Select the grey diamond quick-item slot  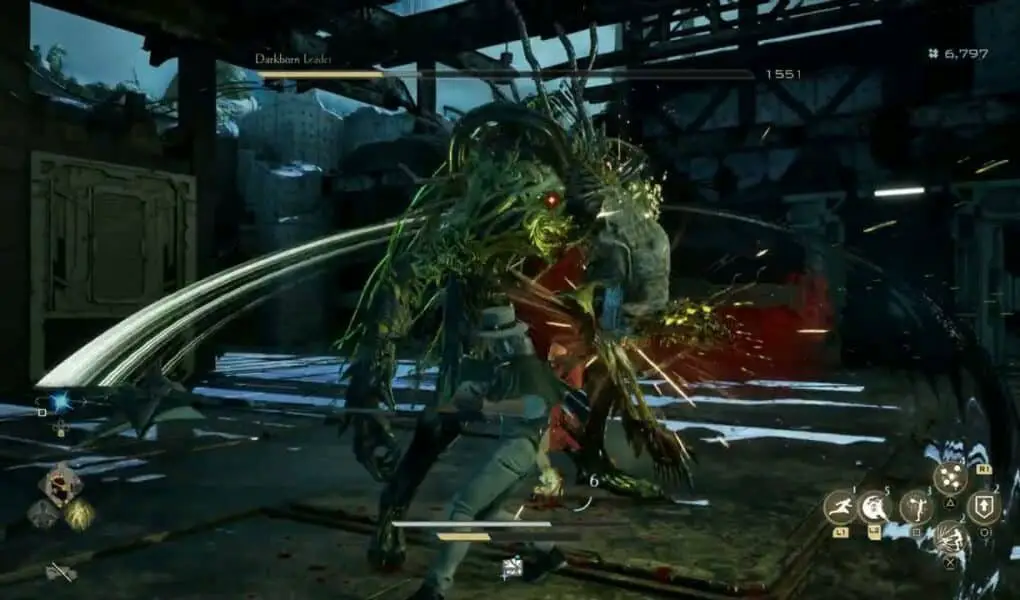click(42, 514)
